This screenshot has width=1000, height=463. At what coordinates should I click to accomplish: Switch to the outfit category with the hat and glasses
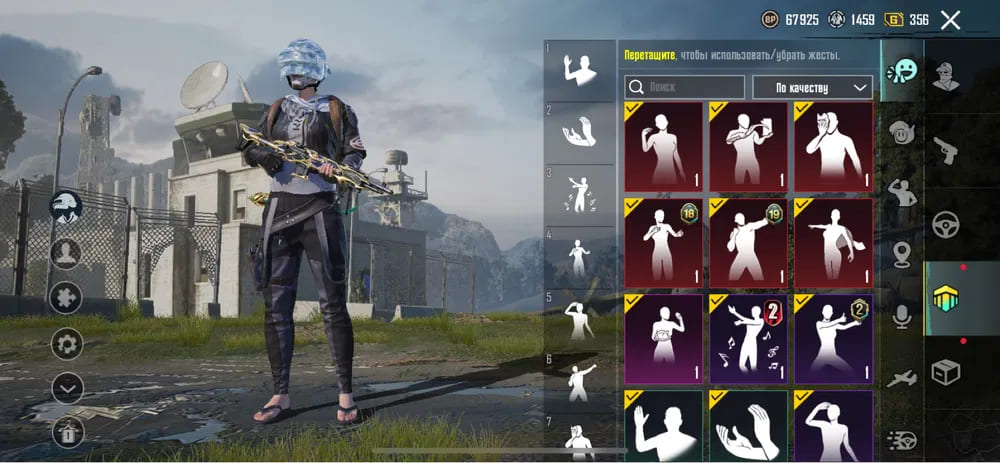tap(946, 75)
